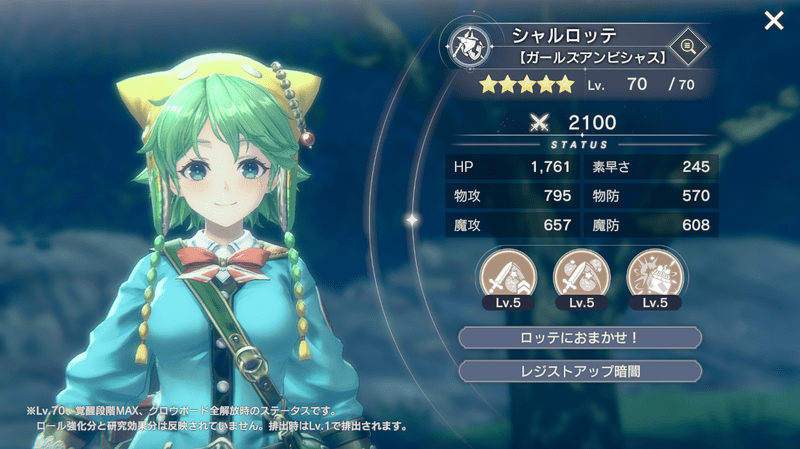This screenshot has width=800, height=449.
Task: Select the レジストアップ暗闇 passive skill
Action: coord(580,372)
